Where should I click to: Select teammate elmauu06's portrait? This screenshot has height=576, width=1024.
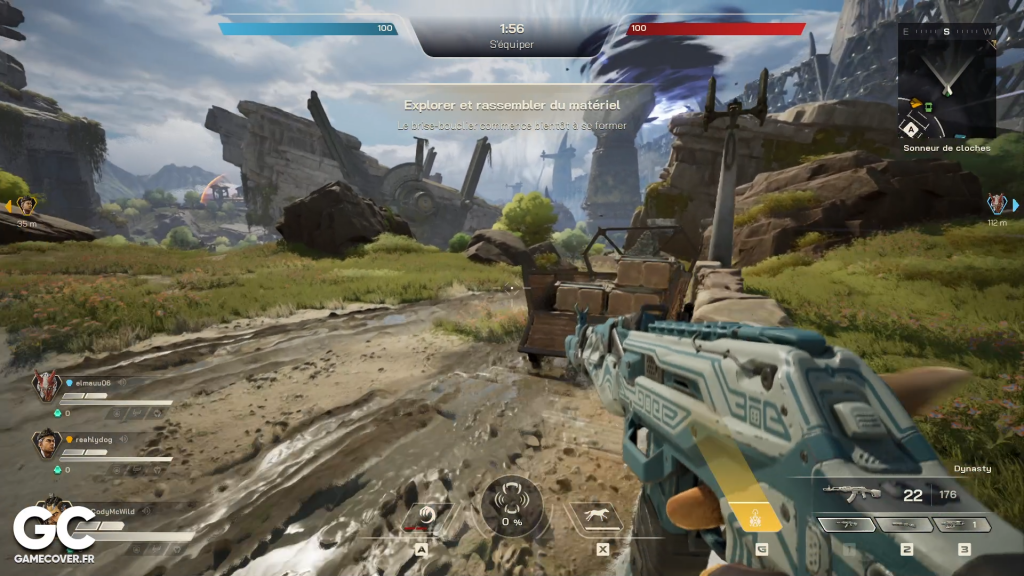coord(46,386)
